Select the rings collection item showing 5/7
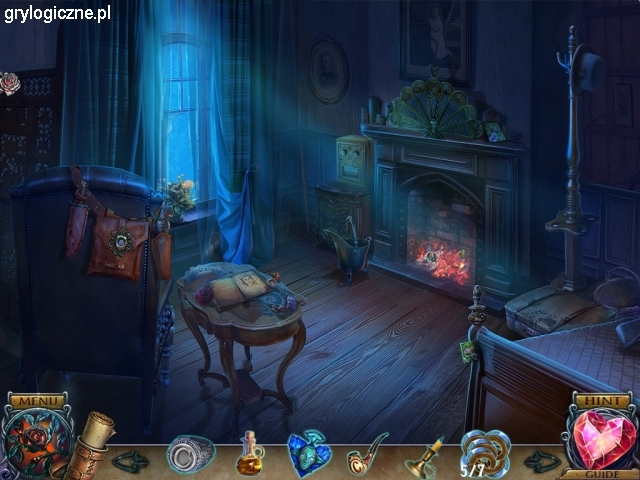Viewport: 640px width, 480px height. pos(483,453)
